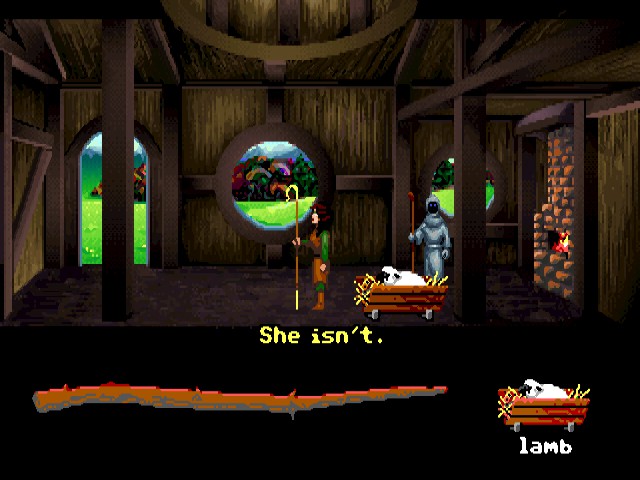Screen dimensions: 640x480
Task: Play a note on the wooden distaff
Action: tap(240, 398)
